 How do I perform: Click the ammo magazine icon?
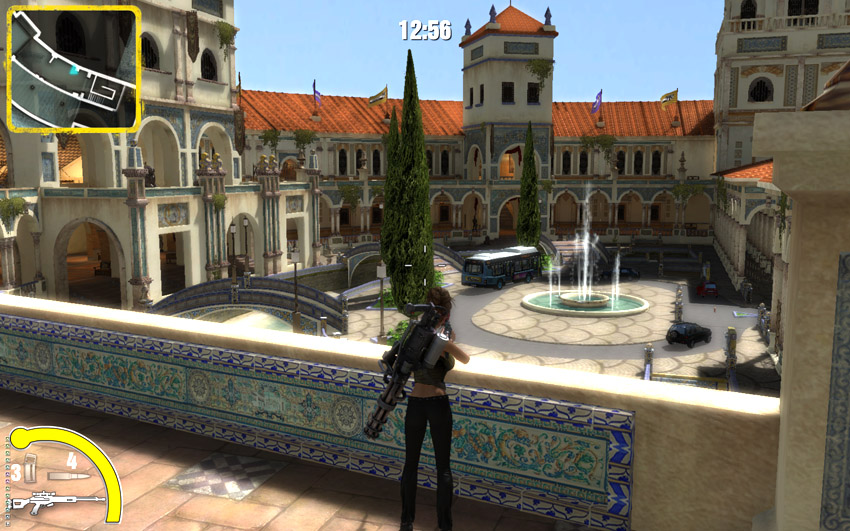31,467
